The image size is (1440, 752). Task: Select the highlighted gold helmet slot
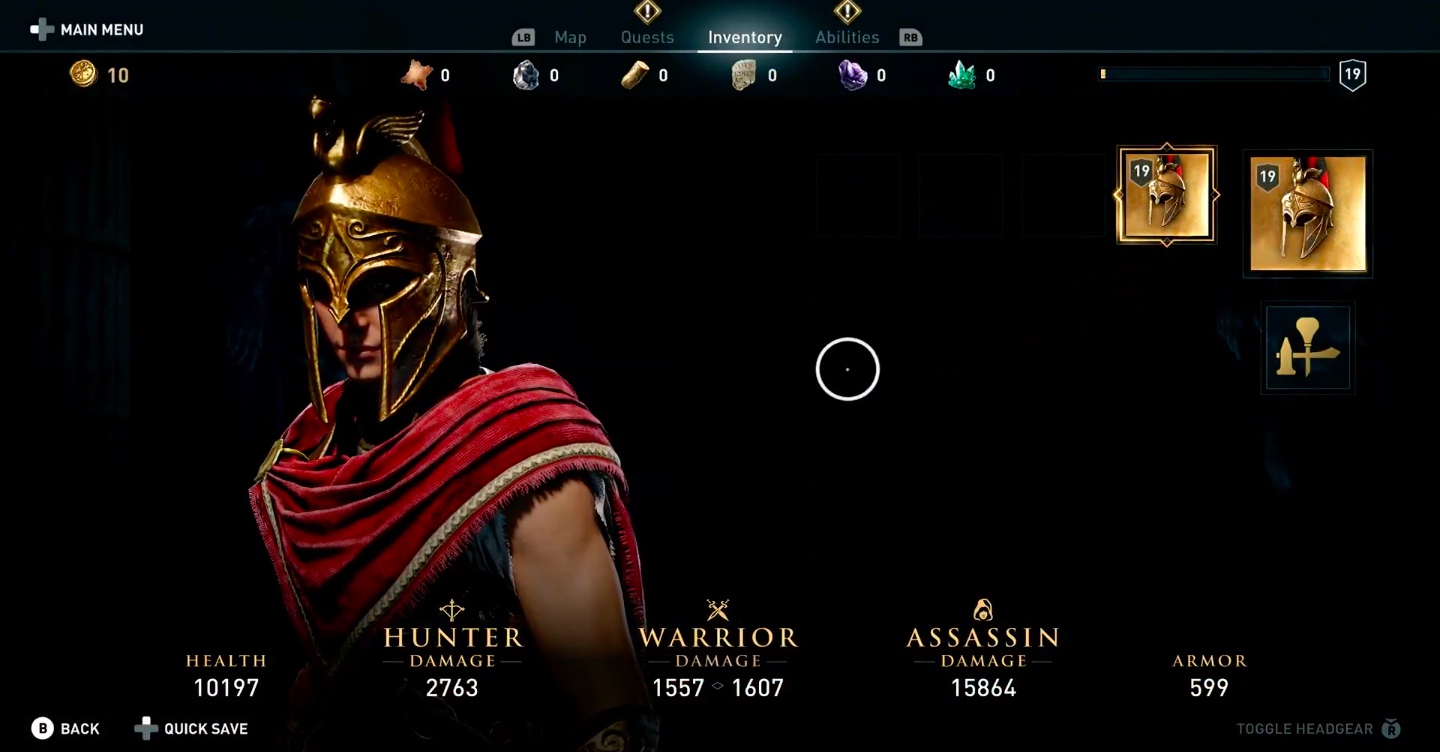click(x=1166, y=196)
